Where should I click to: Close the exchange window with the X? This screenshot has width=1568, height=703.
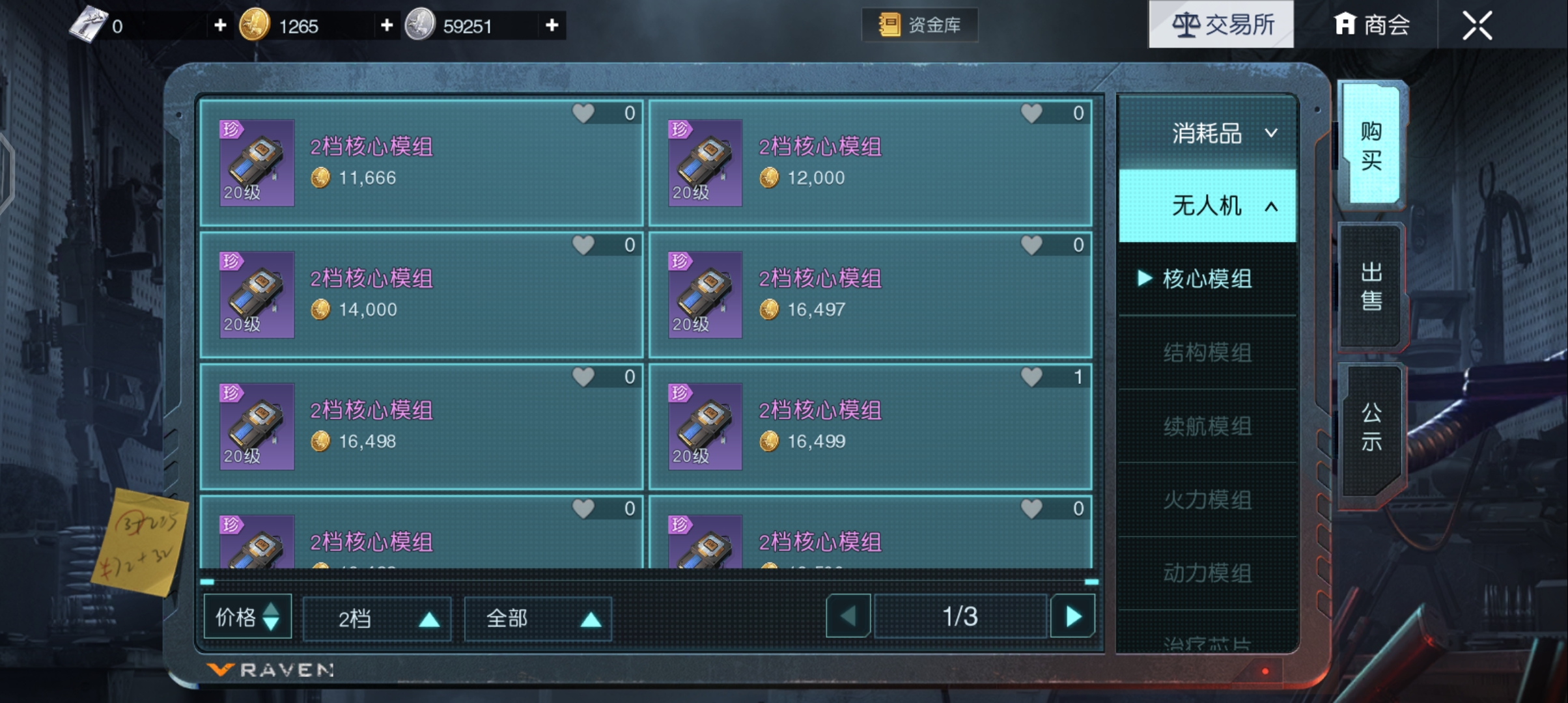[x=1478, y=24]
